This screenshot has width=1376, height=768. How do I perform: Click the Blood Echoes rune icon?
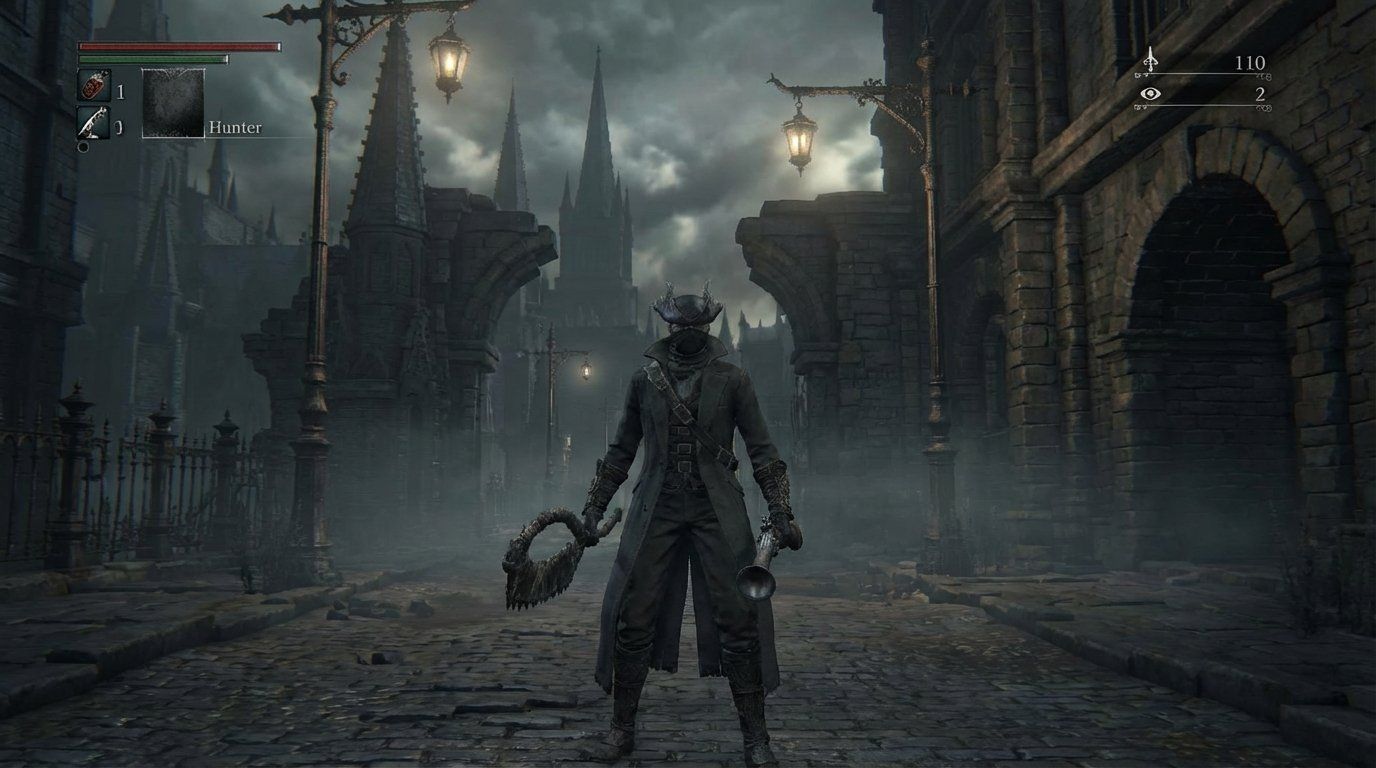tap(1151, 61)
